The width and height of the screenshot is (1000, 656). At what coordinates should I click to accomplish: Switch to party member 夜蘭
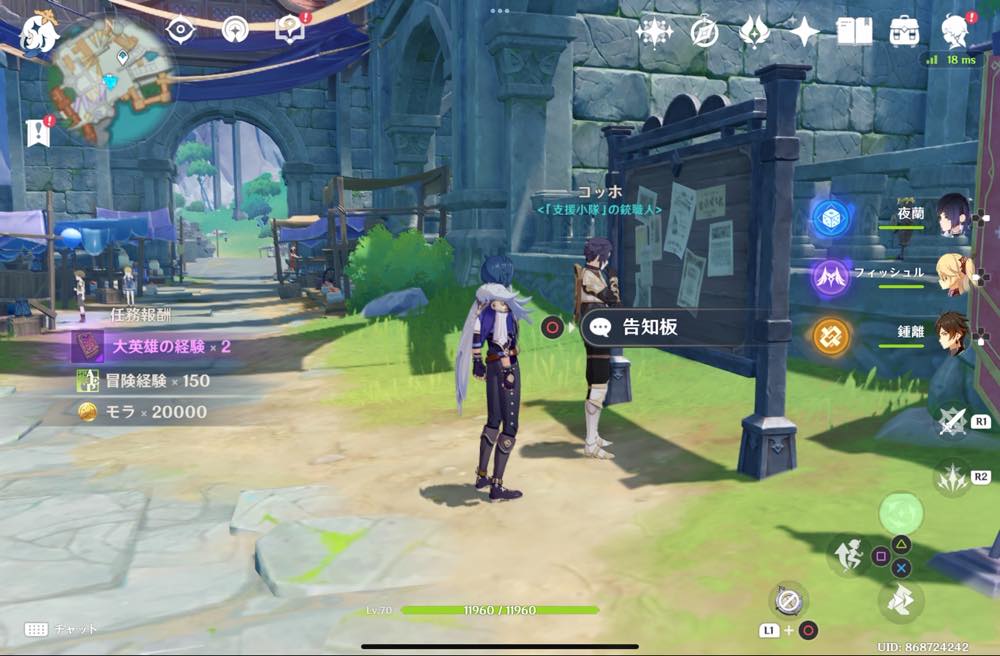pos(953,216)
